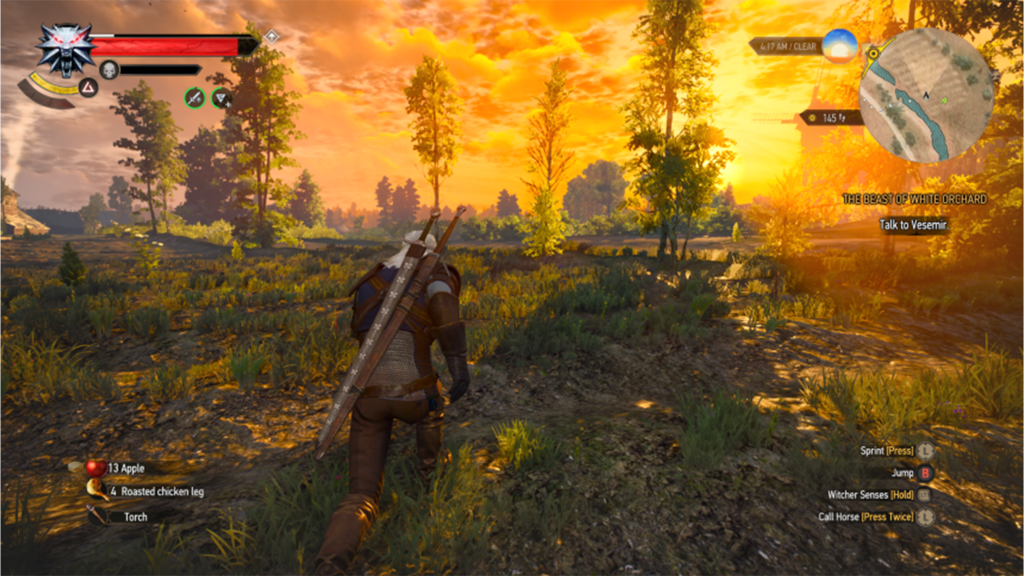1024x576 pixels.
Task: Select the Roasted chicken leg slot
Action: [98, 490]
